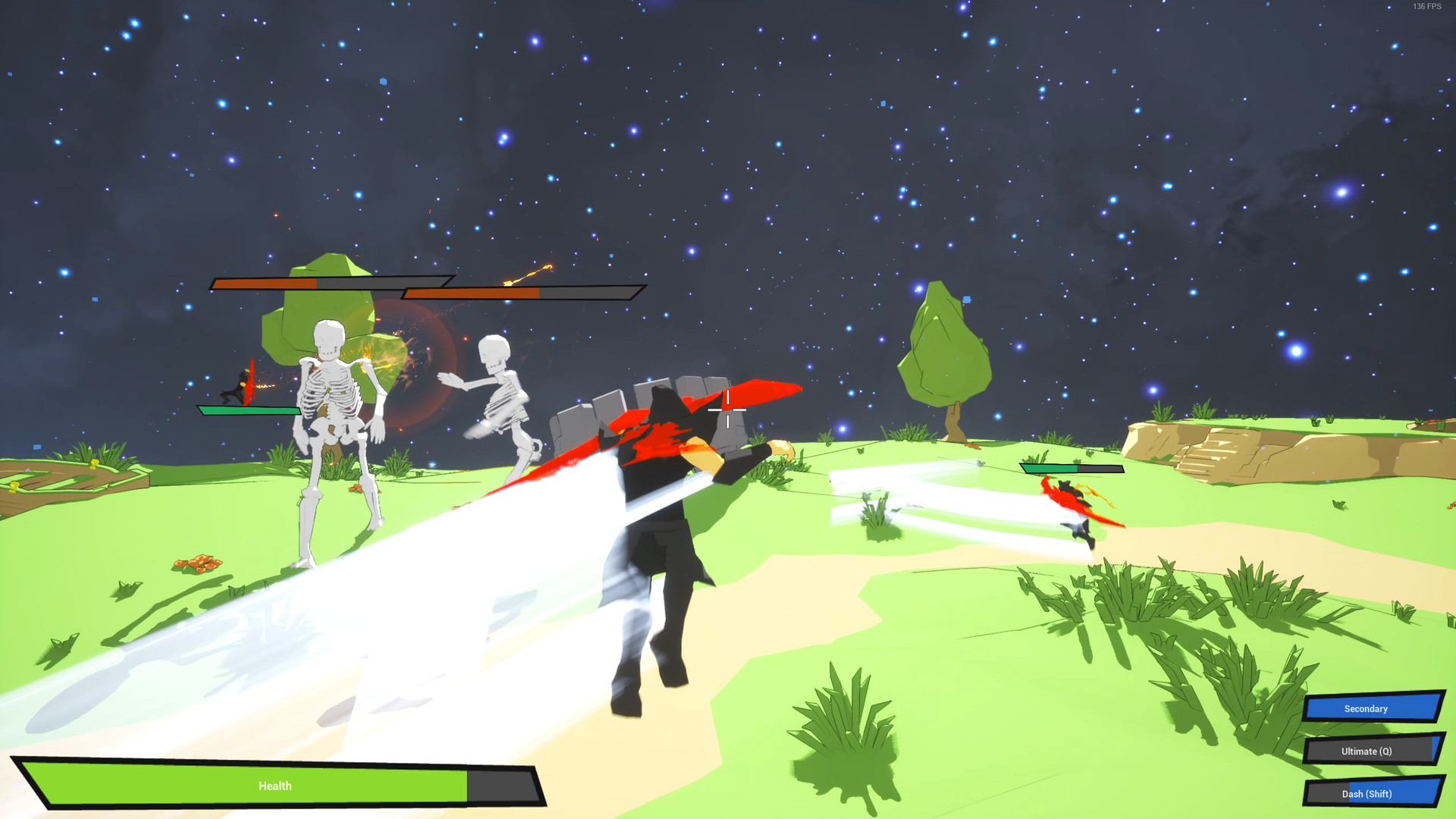The height and width of the screenshot is (819, 1456).
Task: Click the Dash (Shift) ability indicator
Action: click(x=1371, y=793)
